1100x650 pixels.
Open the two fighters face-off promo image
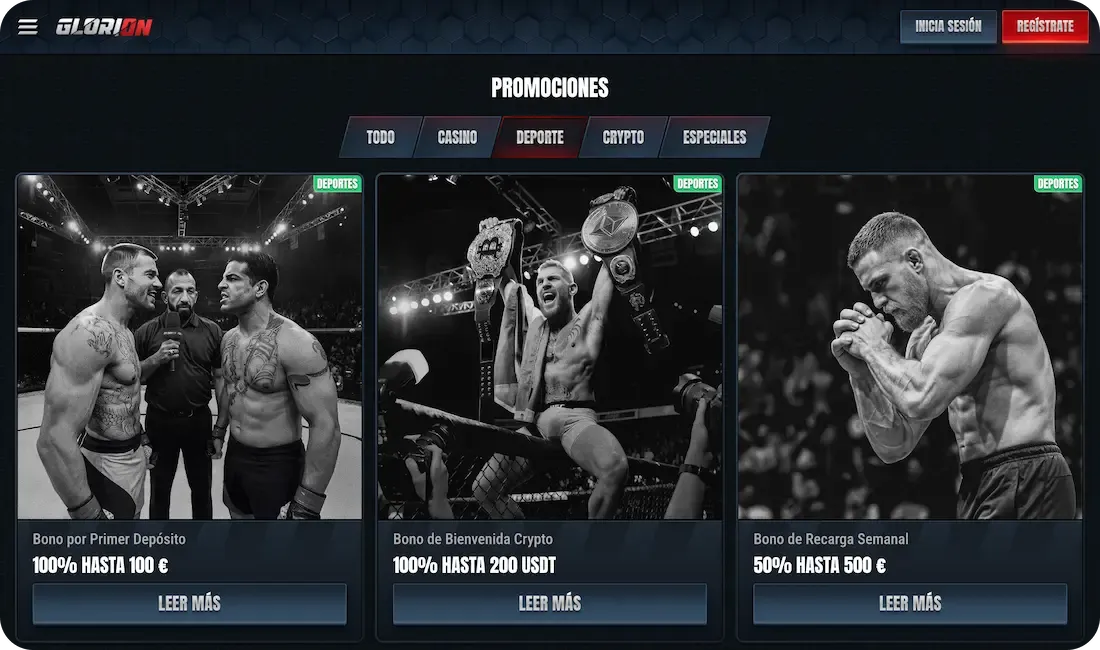click(x=190, y=347)
